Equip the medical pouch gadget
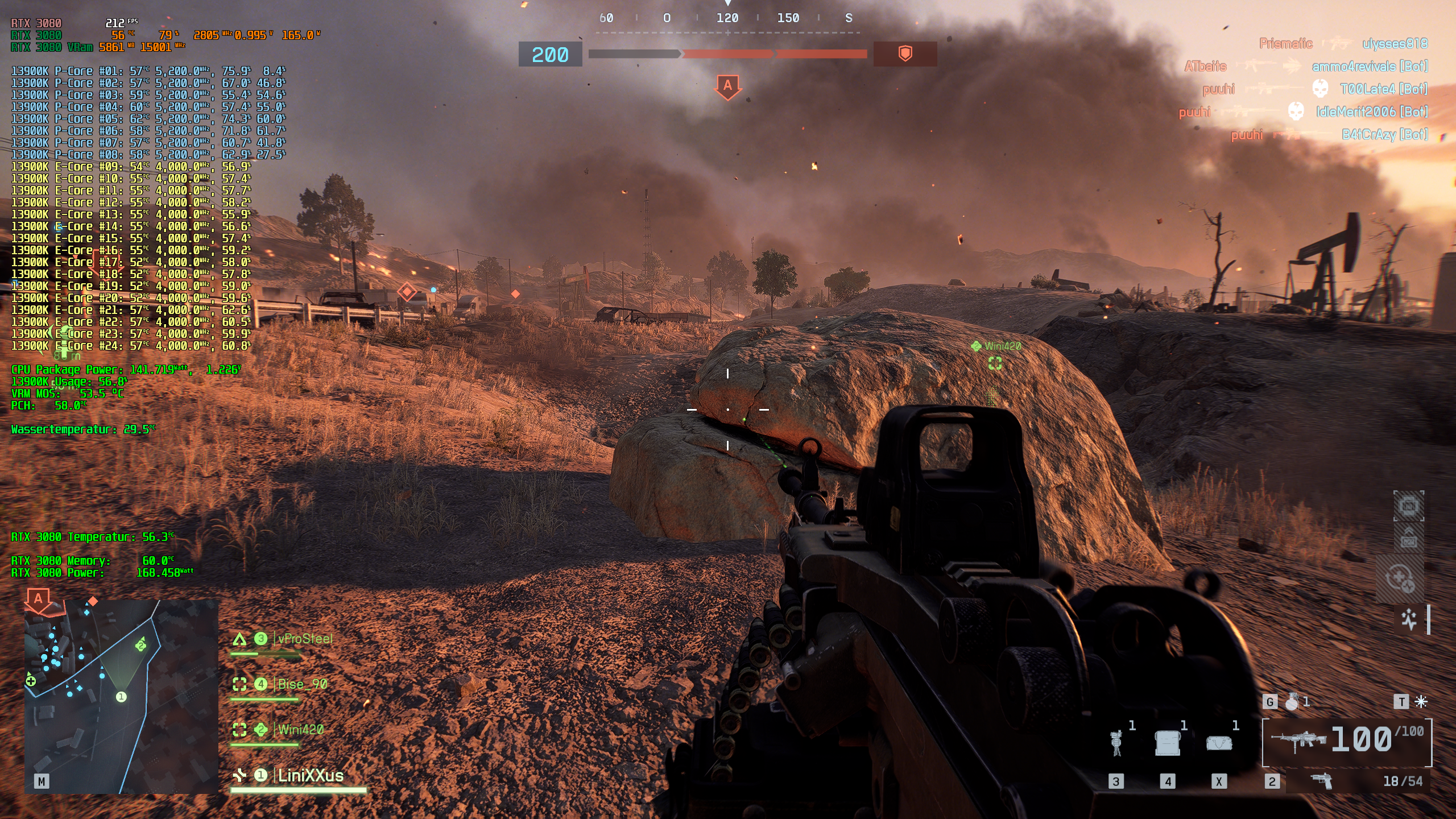Viewport: 1456px width, 819px height. [x=1219, y=743]
